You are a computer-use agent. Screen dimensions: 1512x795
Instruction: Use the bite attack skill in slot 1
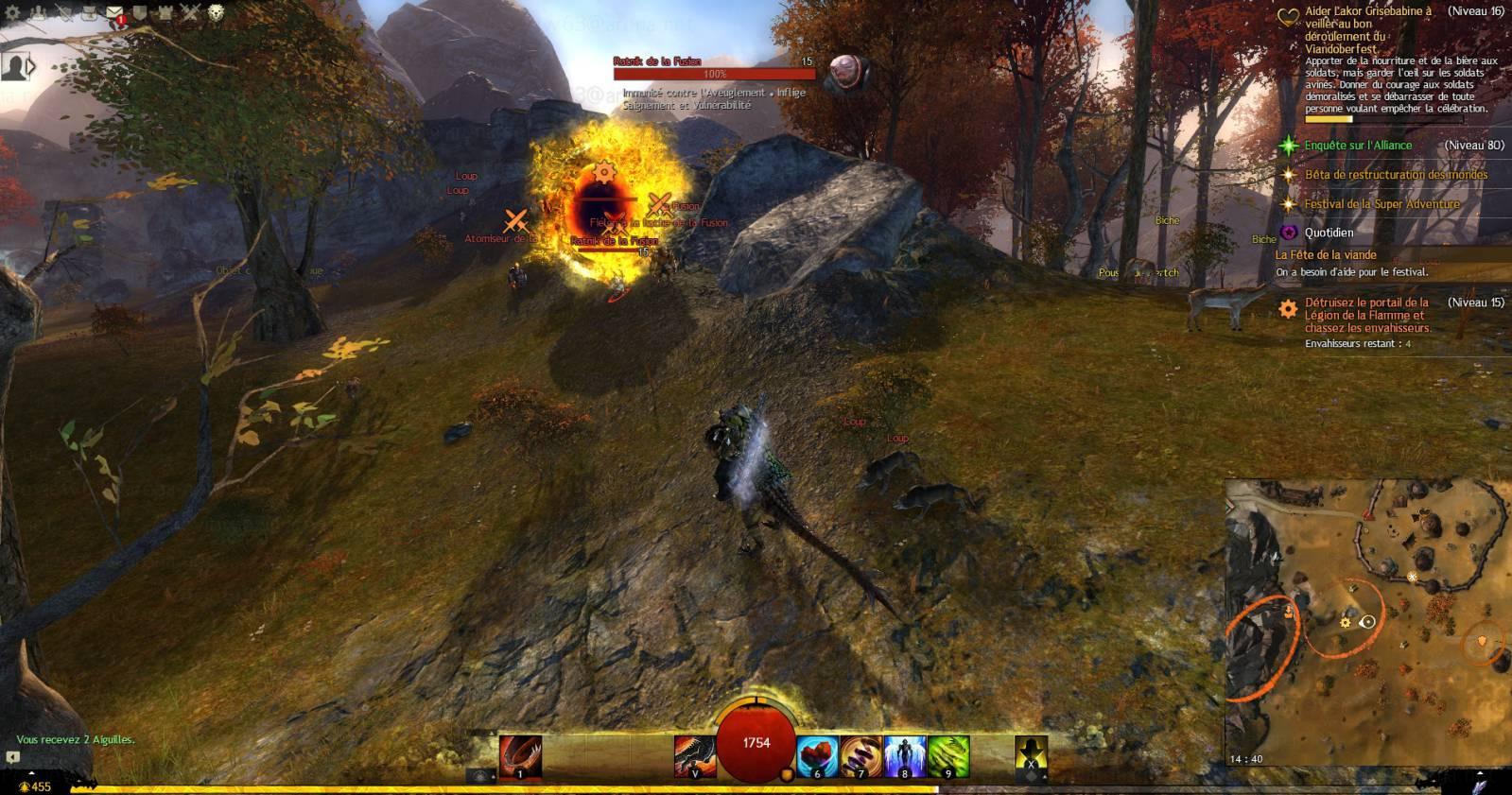(520, 757)
